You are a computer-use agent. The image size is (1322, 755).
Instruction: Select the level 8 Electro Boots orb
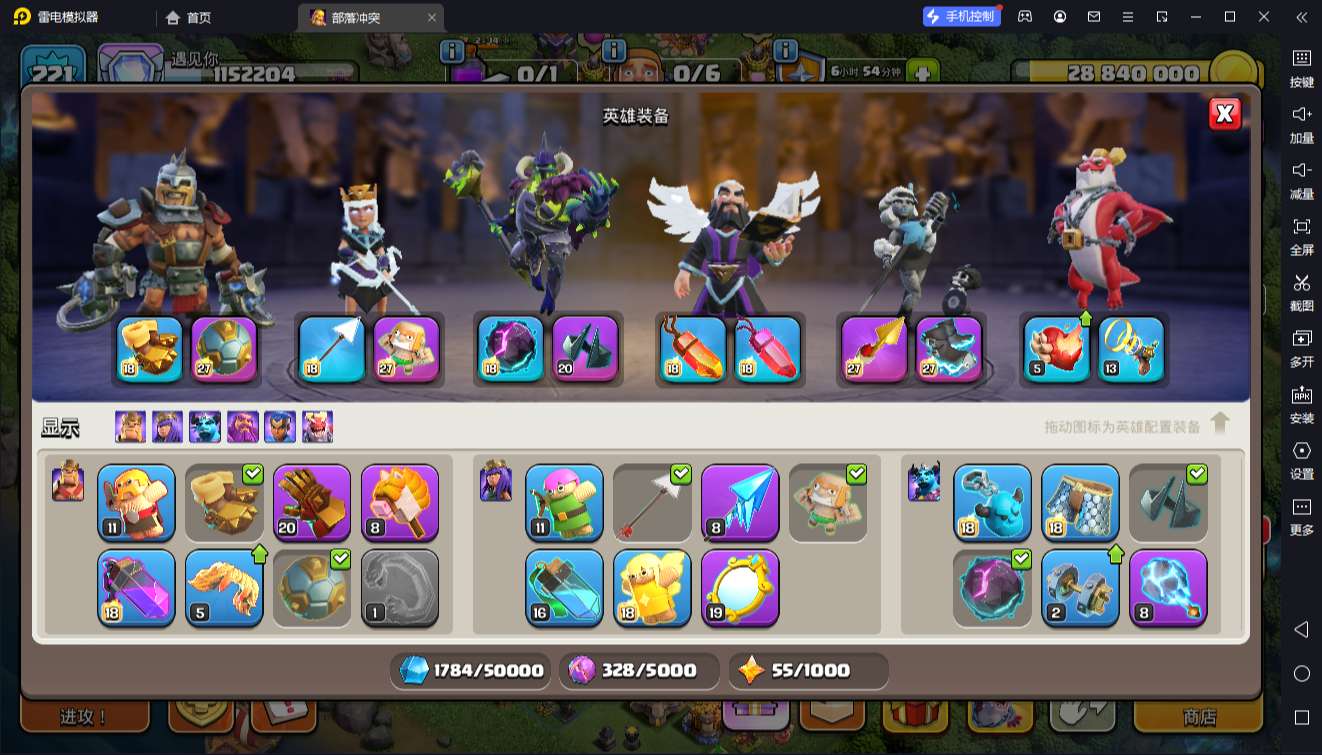1168,587
